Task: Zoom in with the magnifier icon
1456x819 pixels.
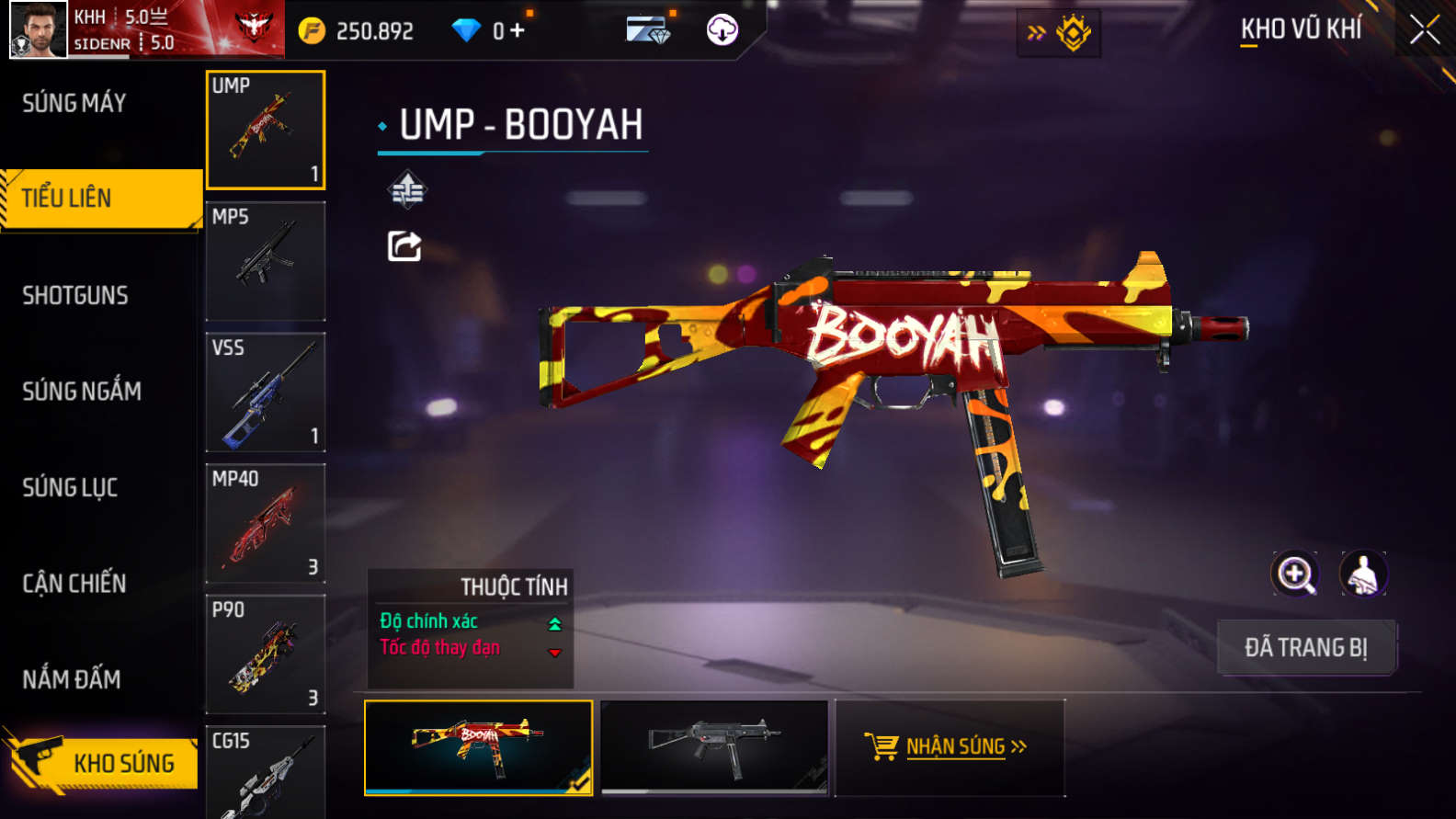Action: point(1294,574)
